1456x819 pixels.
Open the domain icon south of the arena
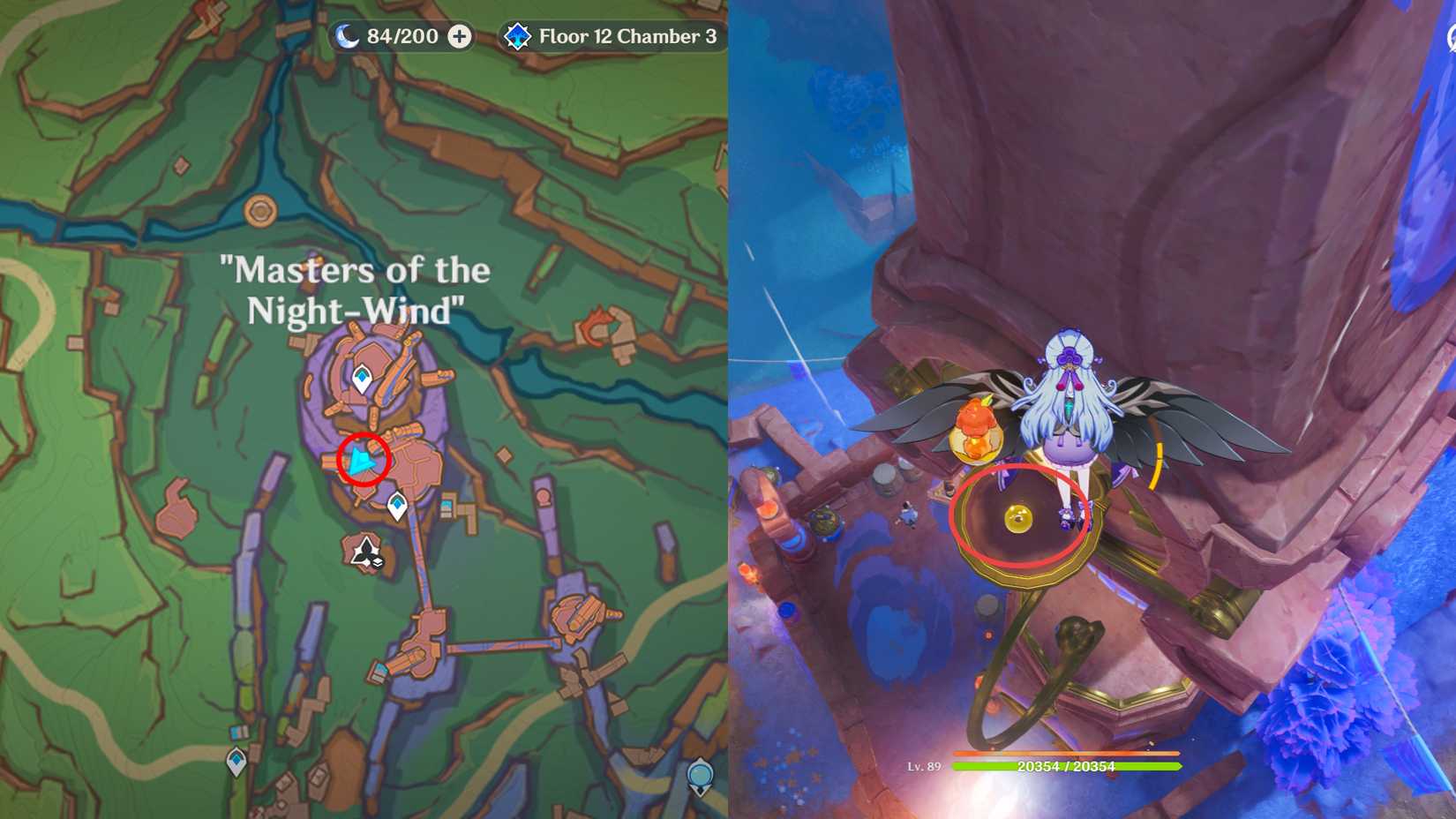[x=366, y=549]
